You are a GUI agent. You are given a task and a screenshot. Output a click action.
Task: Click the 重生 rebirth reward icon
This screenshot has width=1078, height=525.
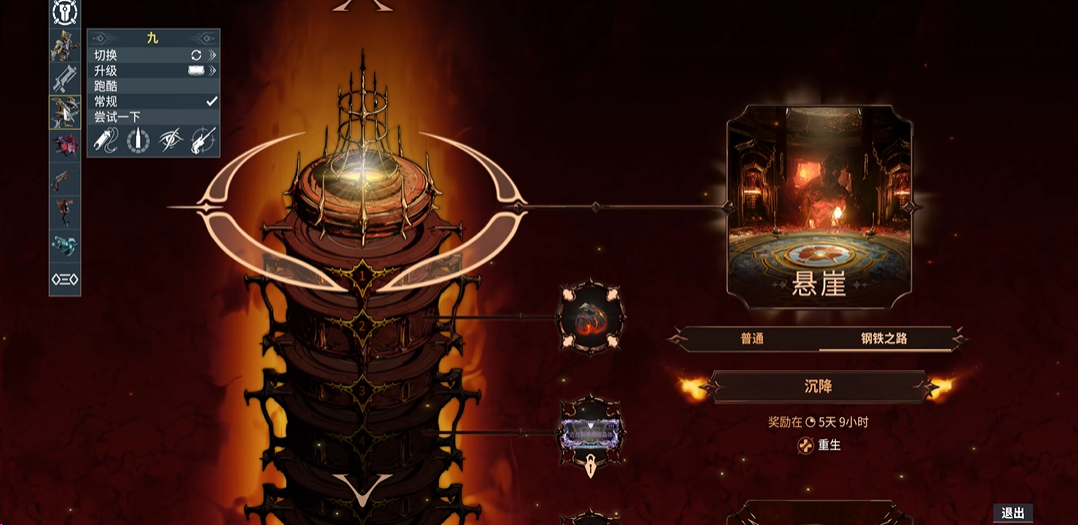tap(805, 445)
